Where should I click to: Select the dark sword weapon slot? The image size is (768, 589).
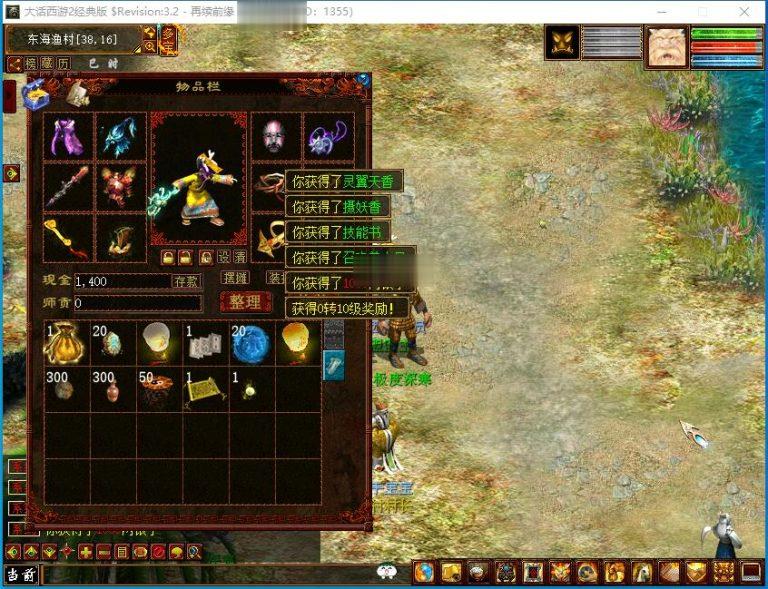[x=69, y=187]
